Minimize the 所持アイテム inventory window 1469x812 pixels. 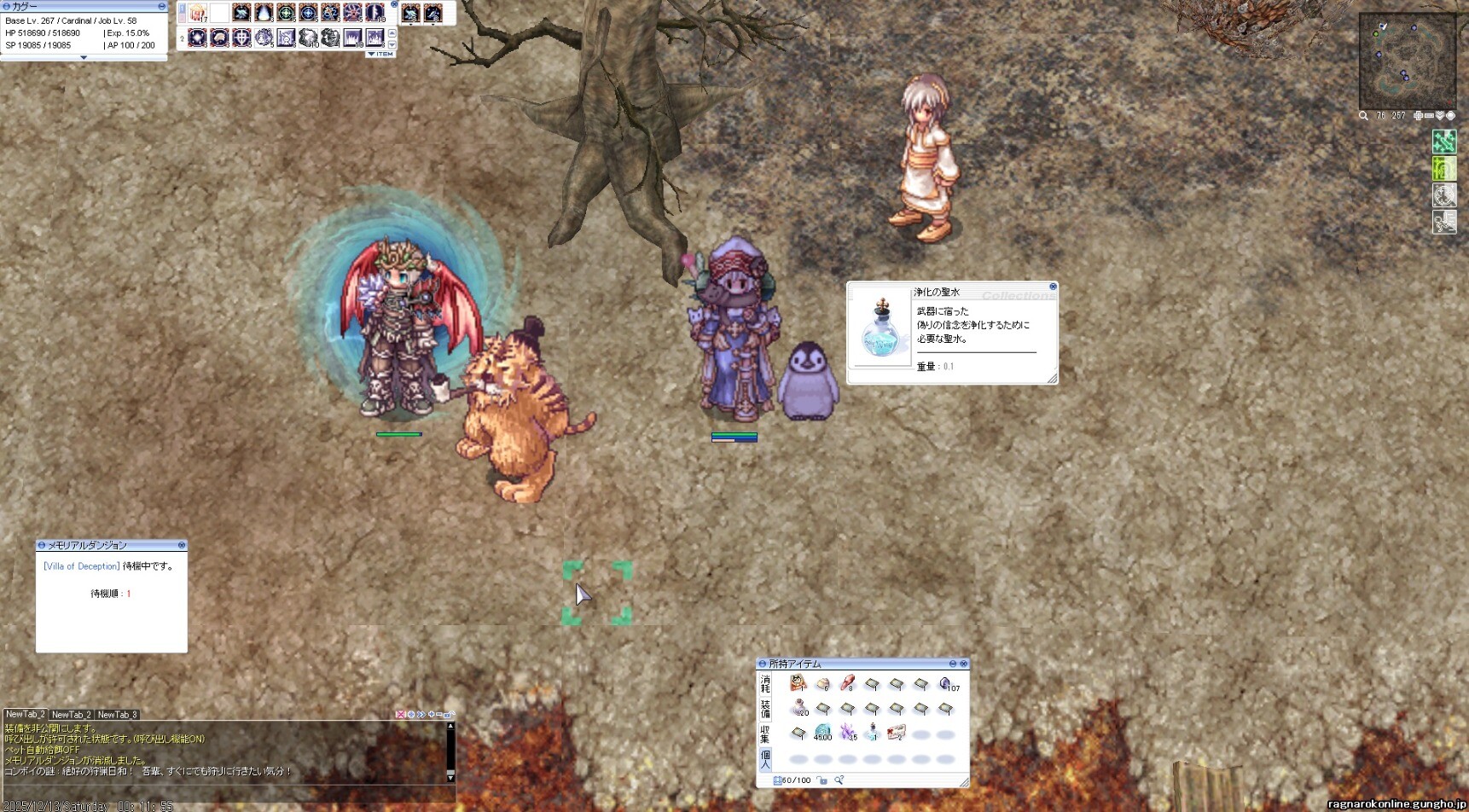[x=953, y=664]
